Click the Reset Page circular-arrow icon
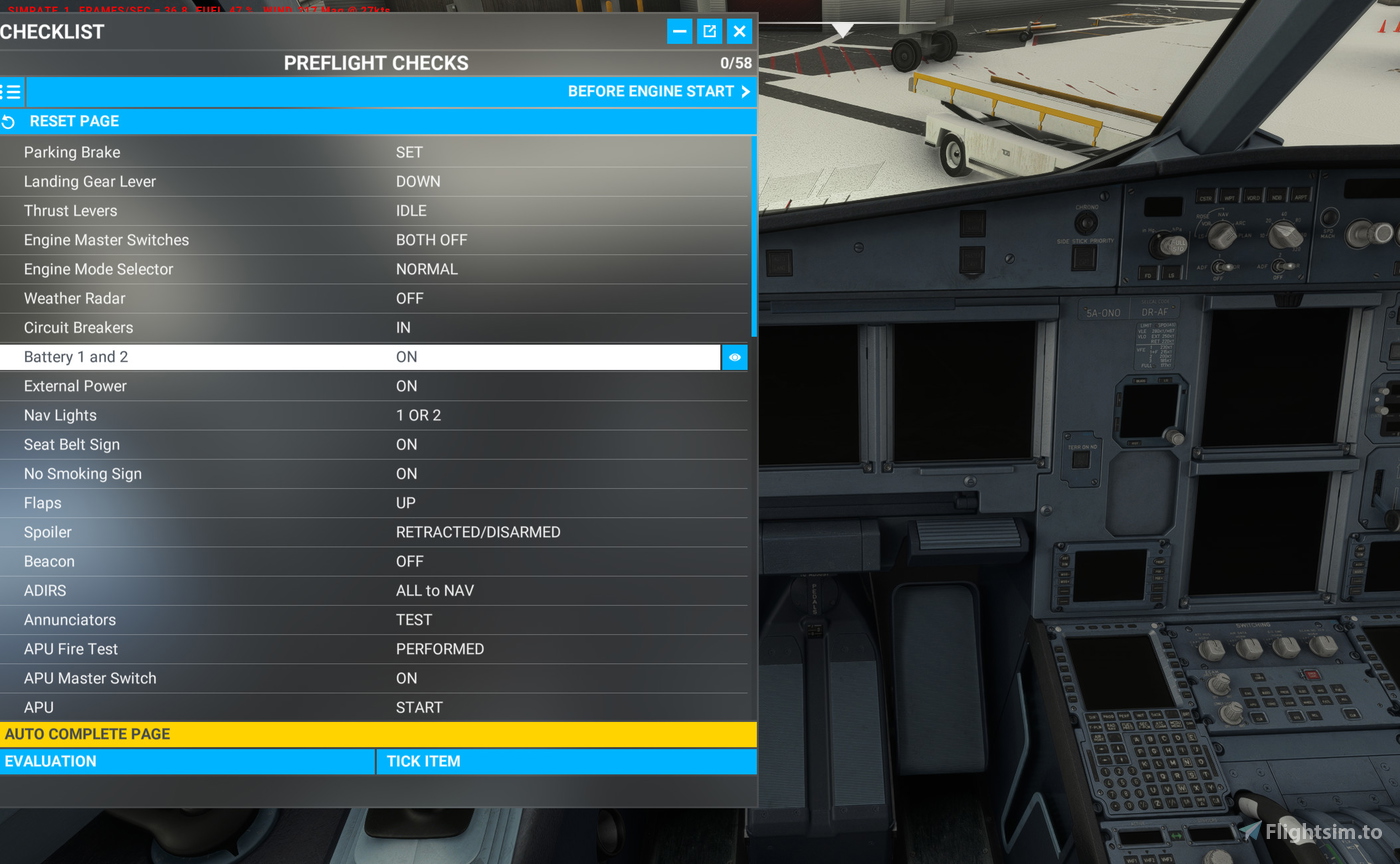Viewport: 1400px width, 864px height. point(9,121)
